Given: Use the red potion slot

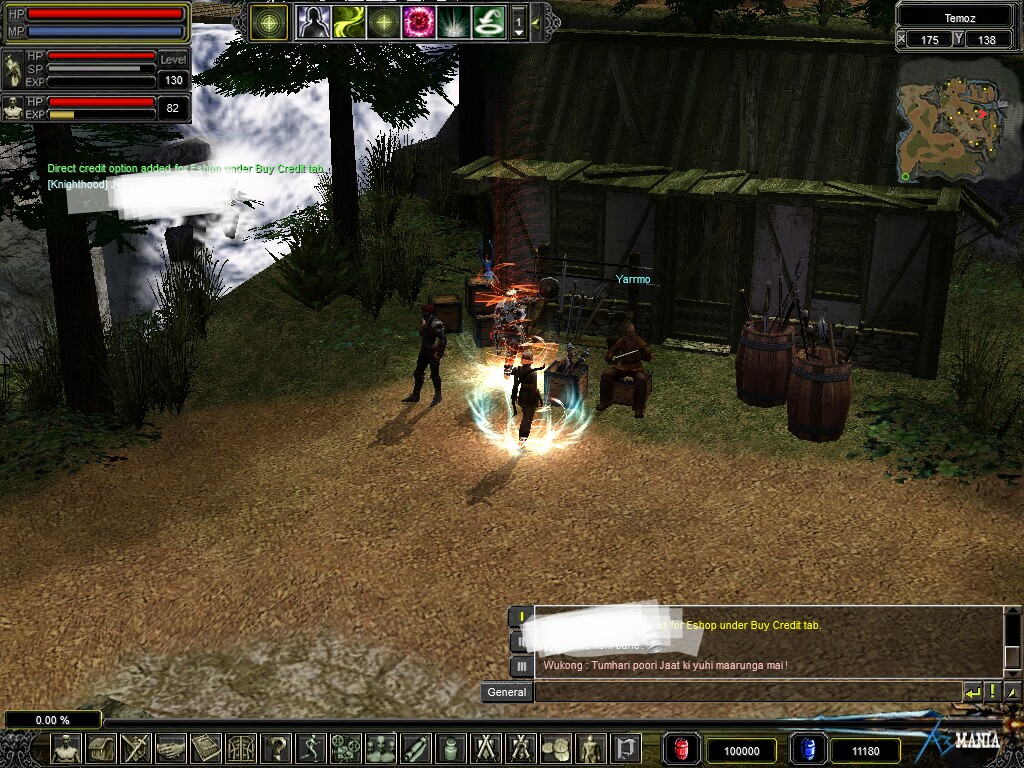Looking at the screenshot, I should pos(682,750).
